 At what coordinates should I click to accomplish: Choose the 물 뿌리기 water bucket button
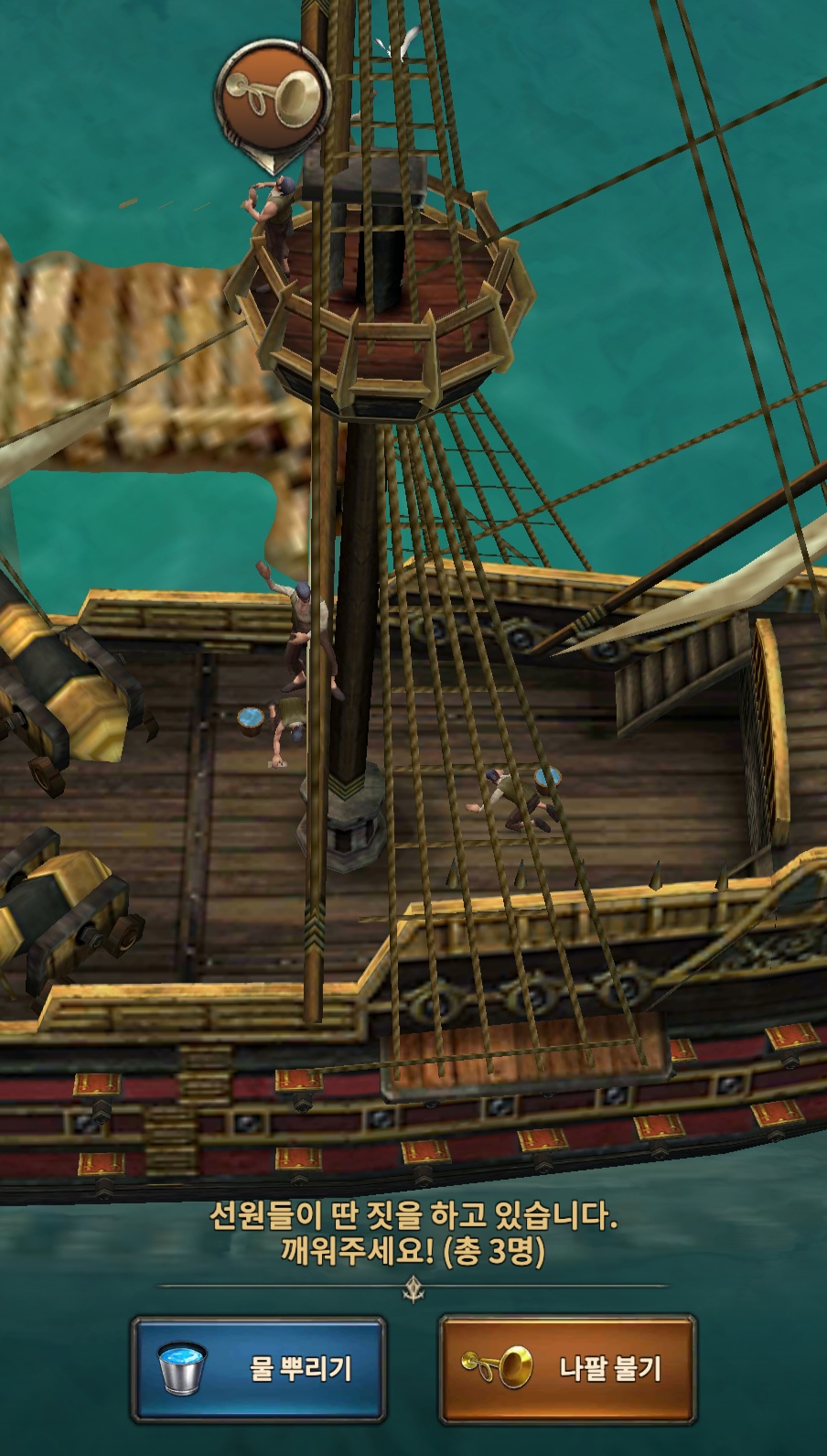pos(258,1368)
